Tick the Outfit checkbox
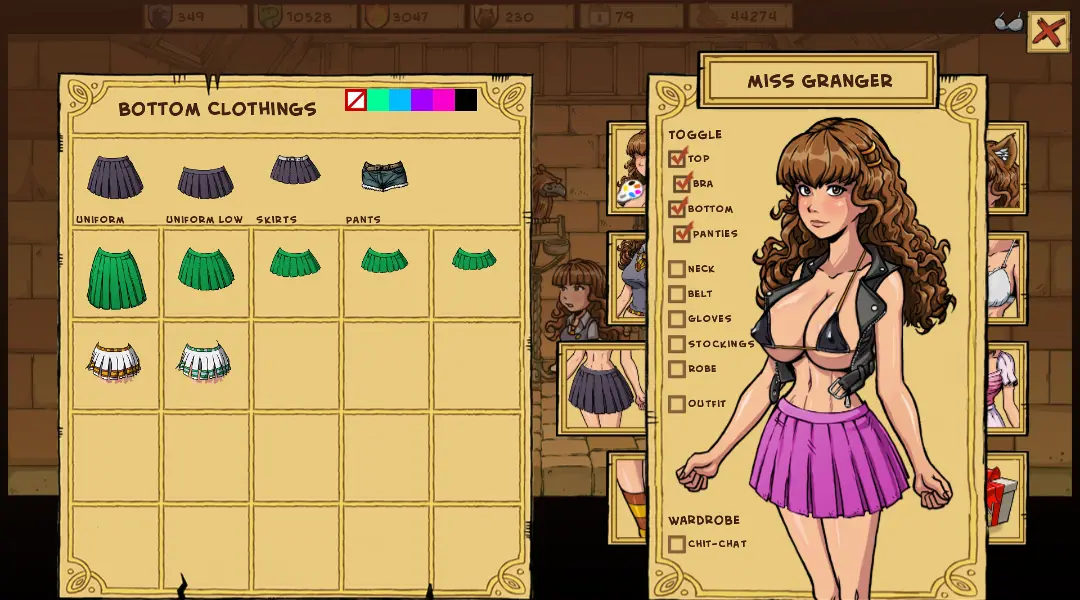The width and height of the screenshot is (1080, 600). (677, 404)
